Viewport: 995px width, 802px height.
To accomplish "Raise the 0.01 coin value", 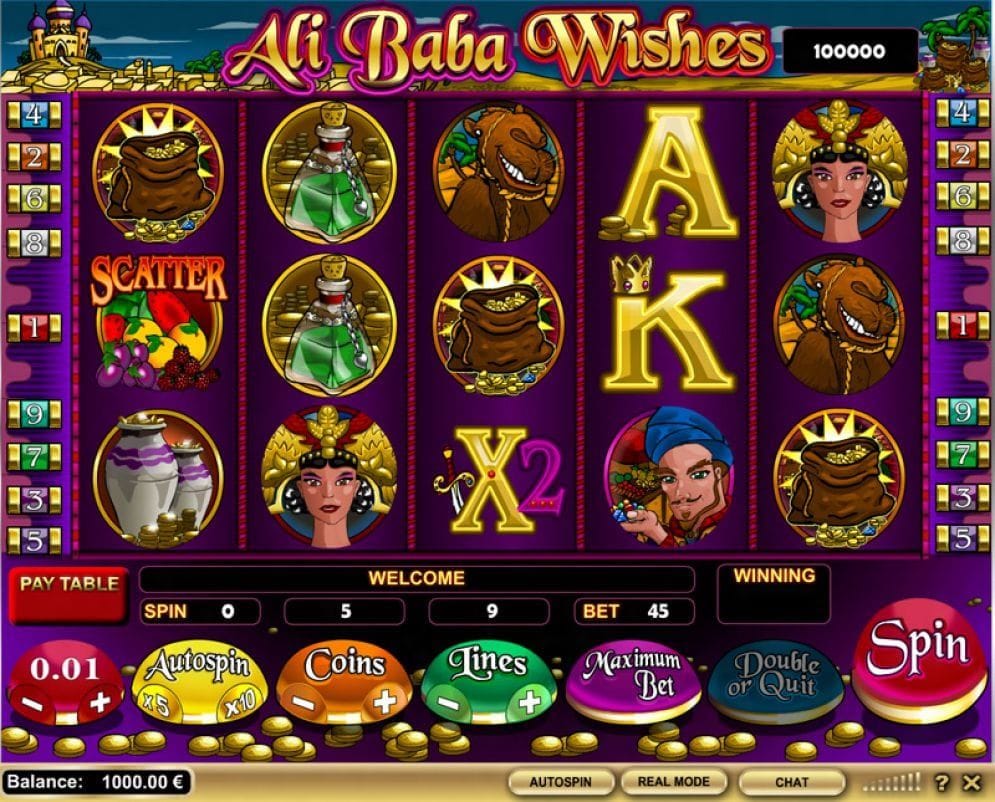I will [x=100, y=702].
